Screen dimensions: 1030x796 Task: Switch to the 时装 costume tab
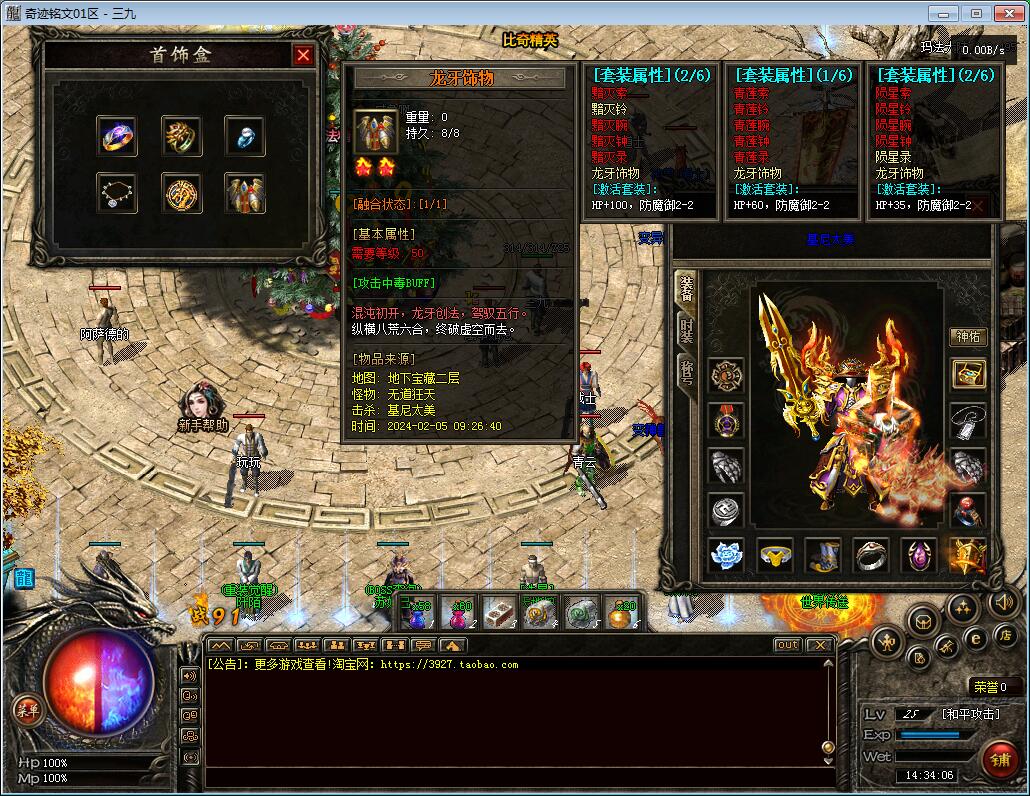686,331
